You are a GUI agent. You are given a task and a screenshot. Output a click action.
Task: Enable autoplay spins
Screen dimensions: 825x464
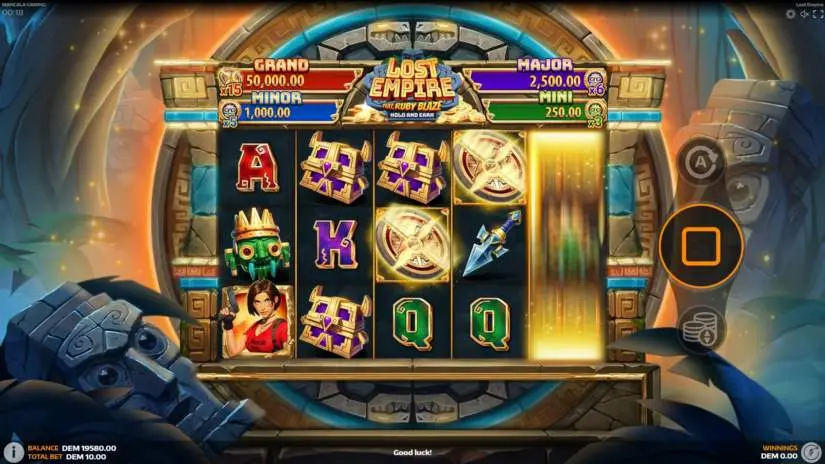tap(700, 161)
